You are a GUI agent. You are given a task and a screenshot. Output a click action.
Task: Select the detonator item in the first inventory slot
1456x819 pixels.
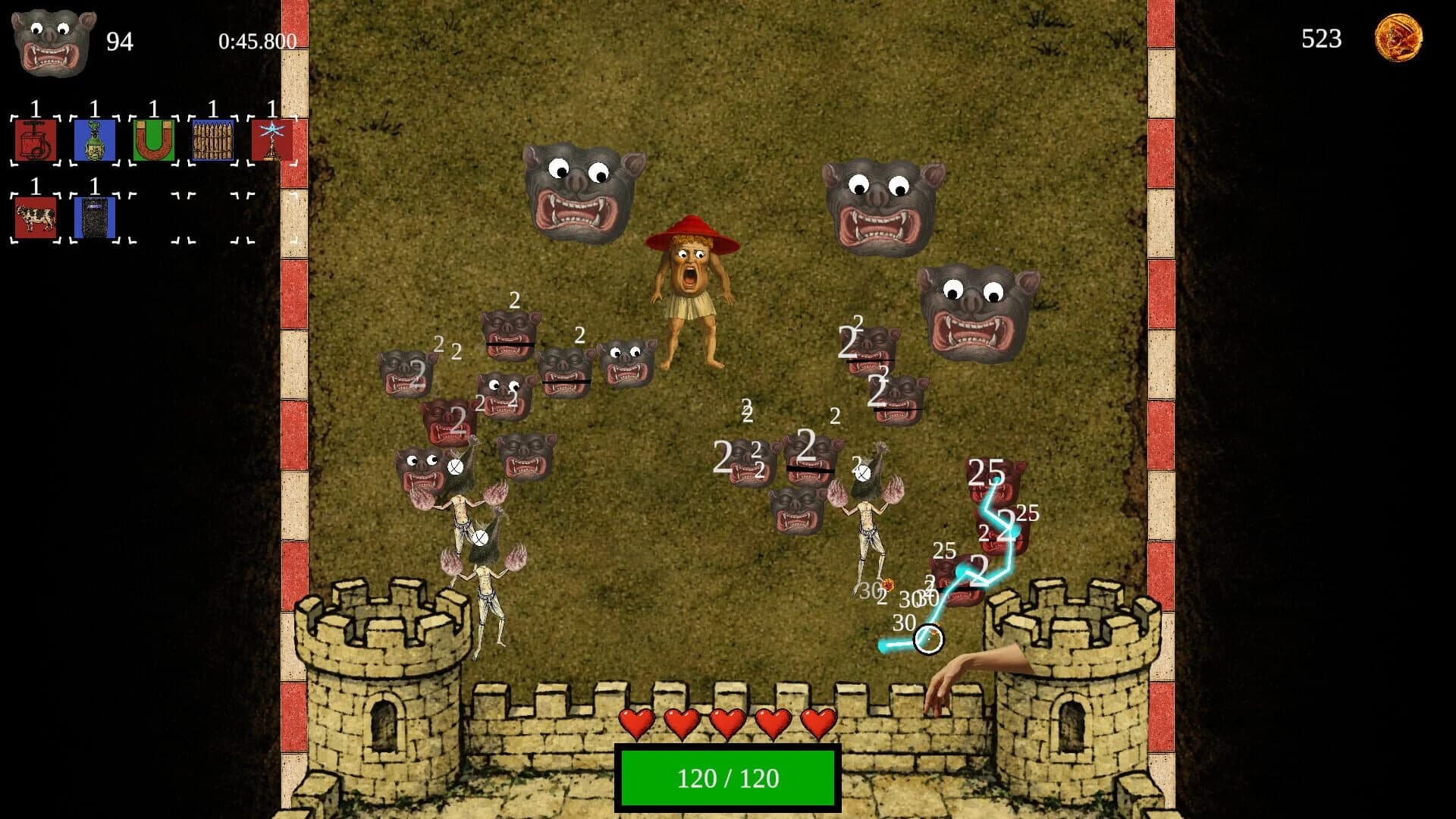[x=35, y=140]
